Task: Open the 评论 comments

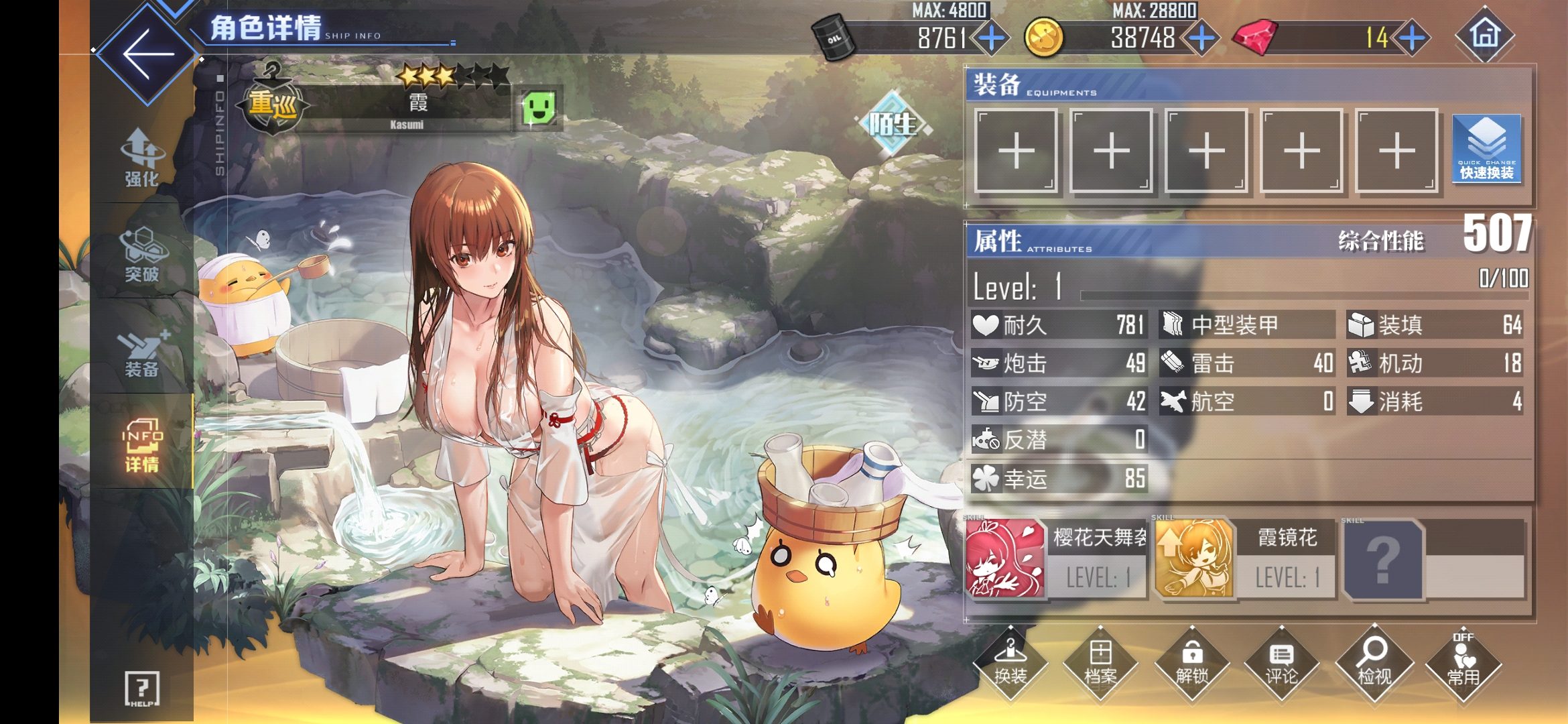Action: pos(1281,663)
